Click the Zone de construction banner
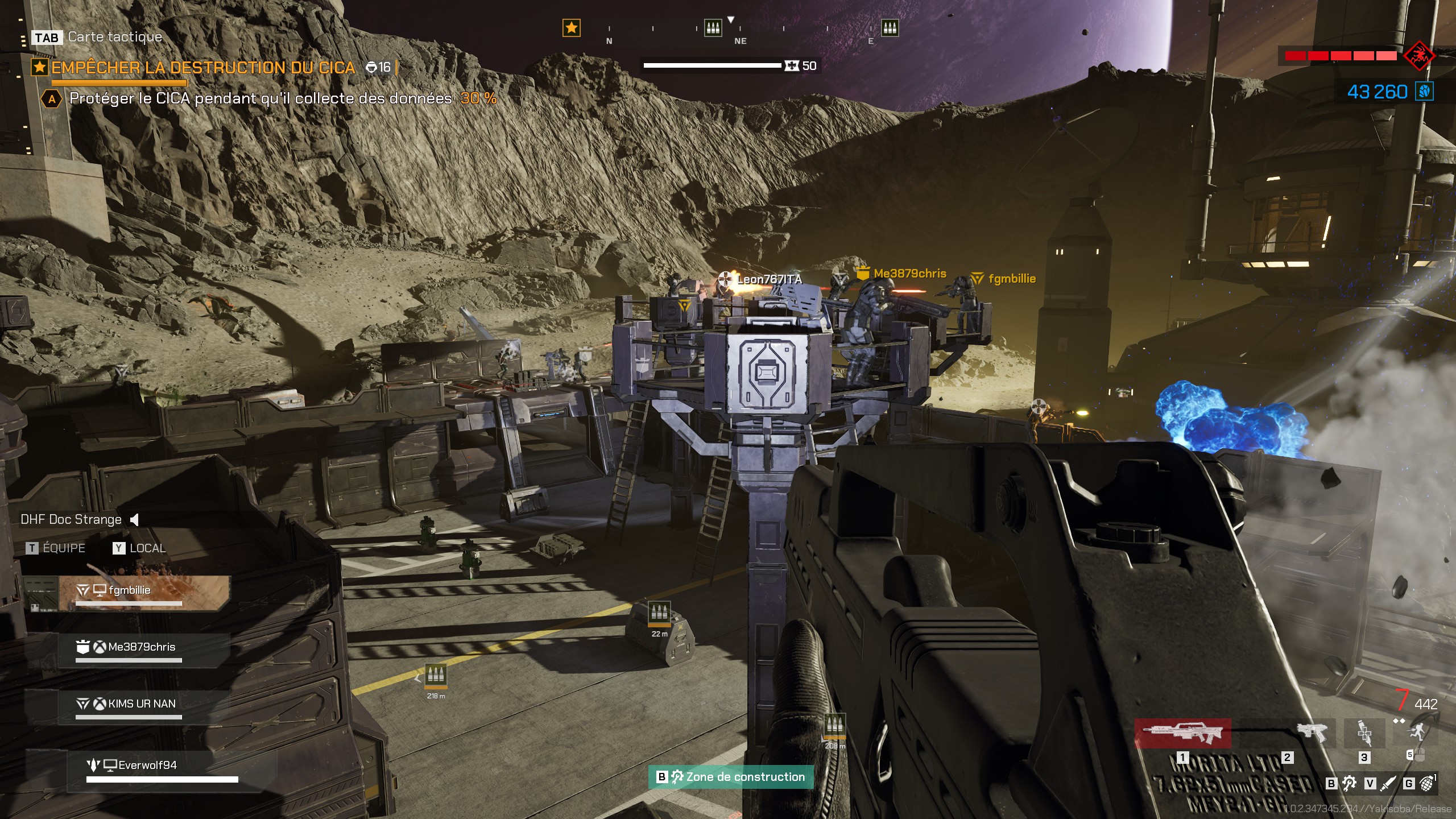This screenshot has width=1456, height=819. point(731,777)
